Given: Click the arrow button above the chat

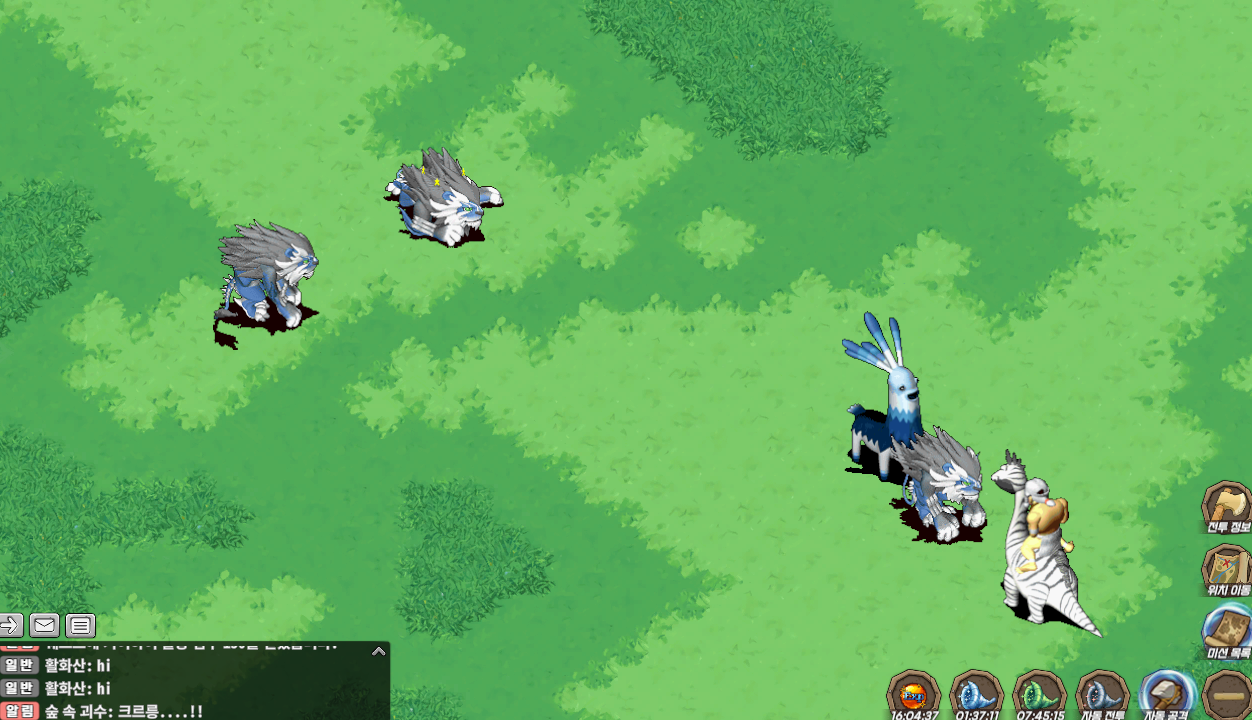Looking at the screenshot, I should point(10,626).
